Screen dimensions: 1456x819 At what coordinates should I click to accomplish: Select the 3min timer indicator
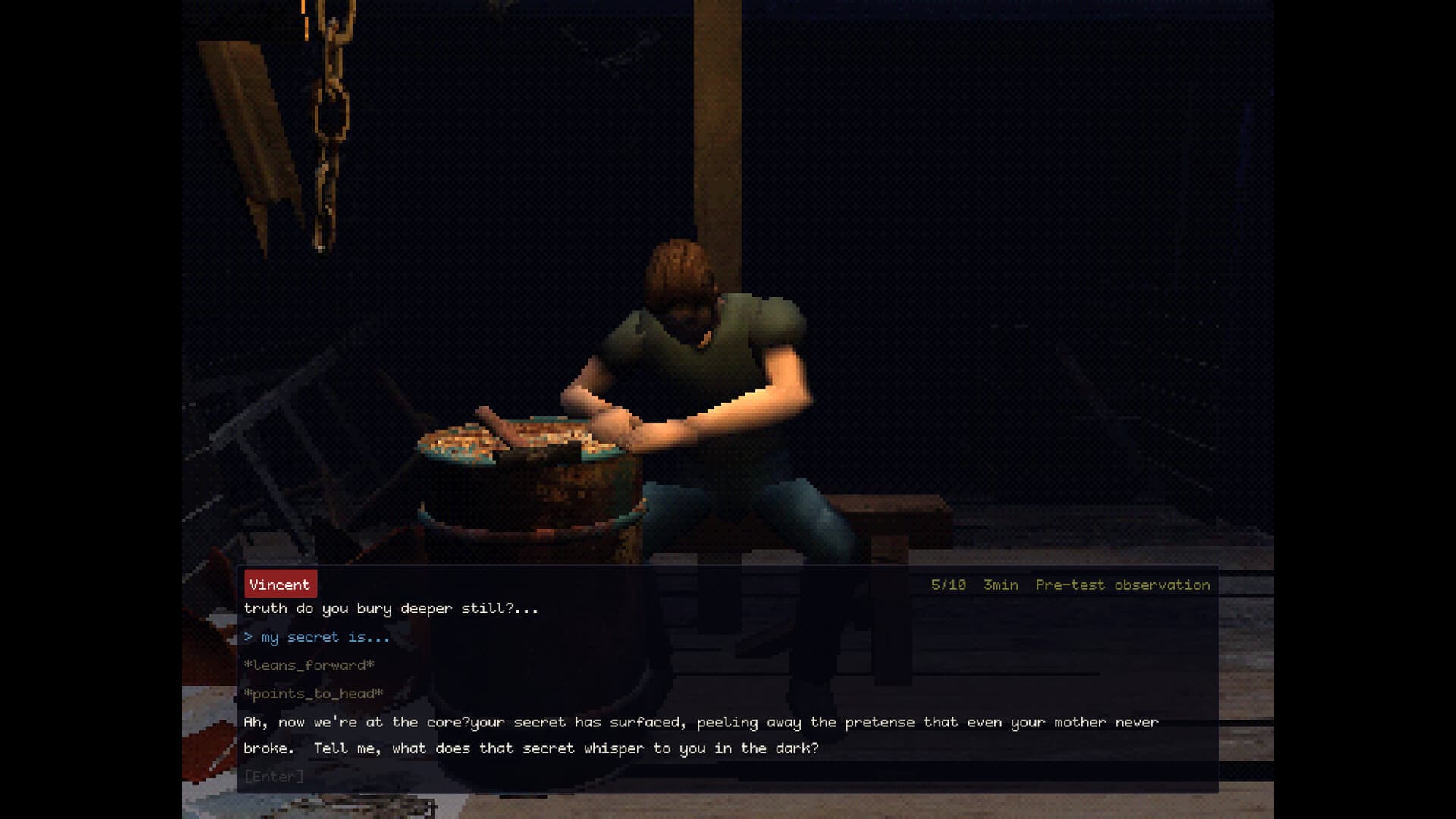point(1000,585)
